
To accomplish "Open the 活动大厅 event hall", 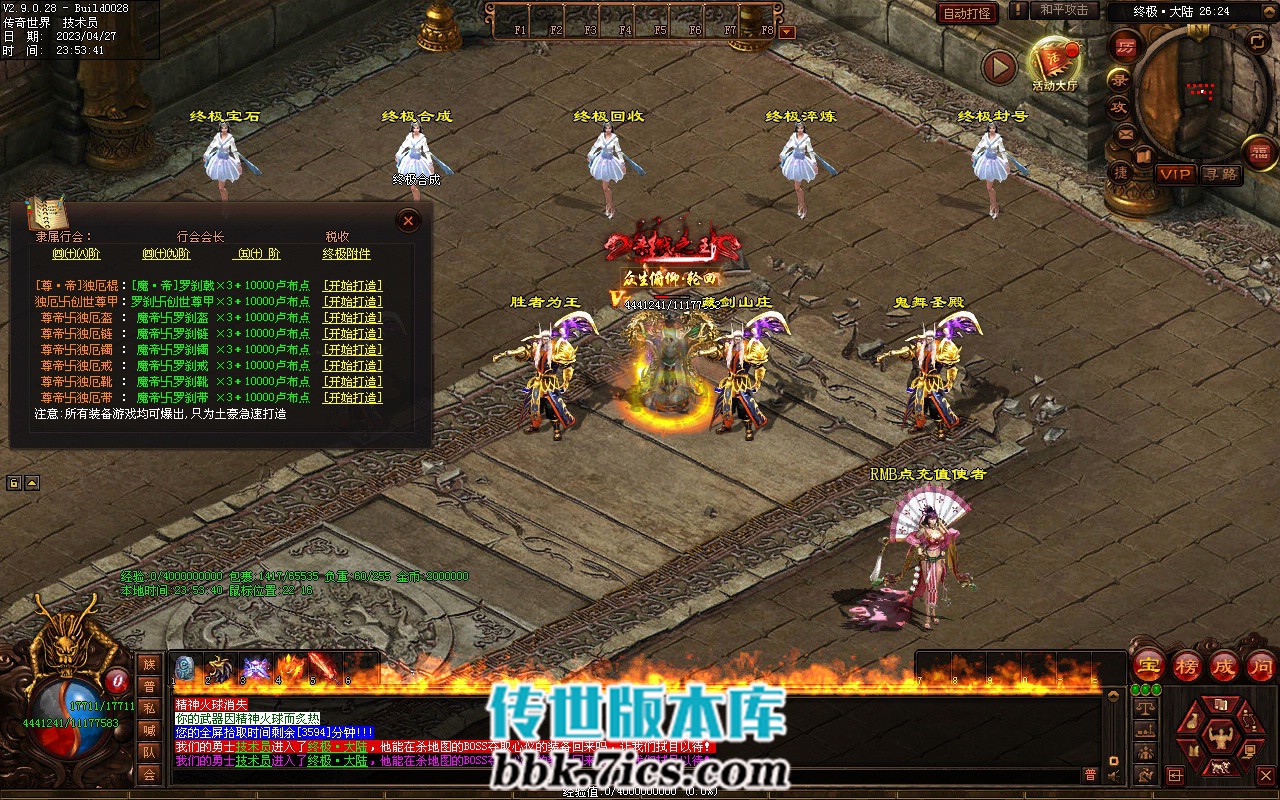I will pyautogui.click(x=1054, y=64).
